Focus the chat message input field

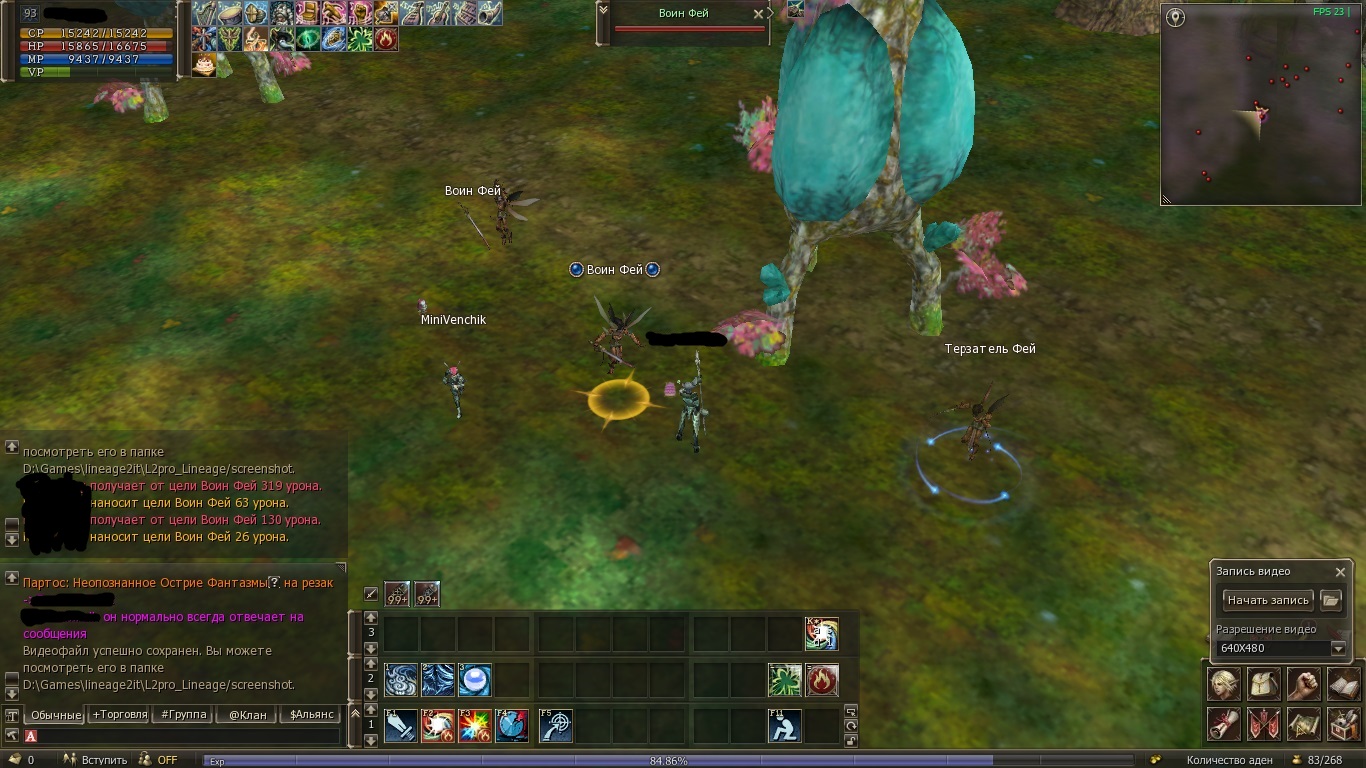tap(185, 736)
